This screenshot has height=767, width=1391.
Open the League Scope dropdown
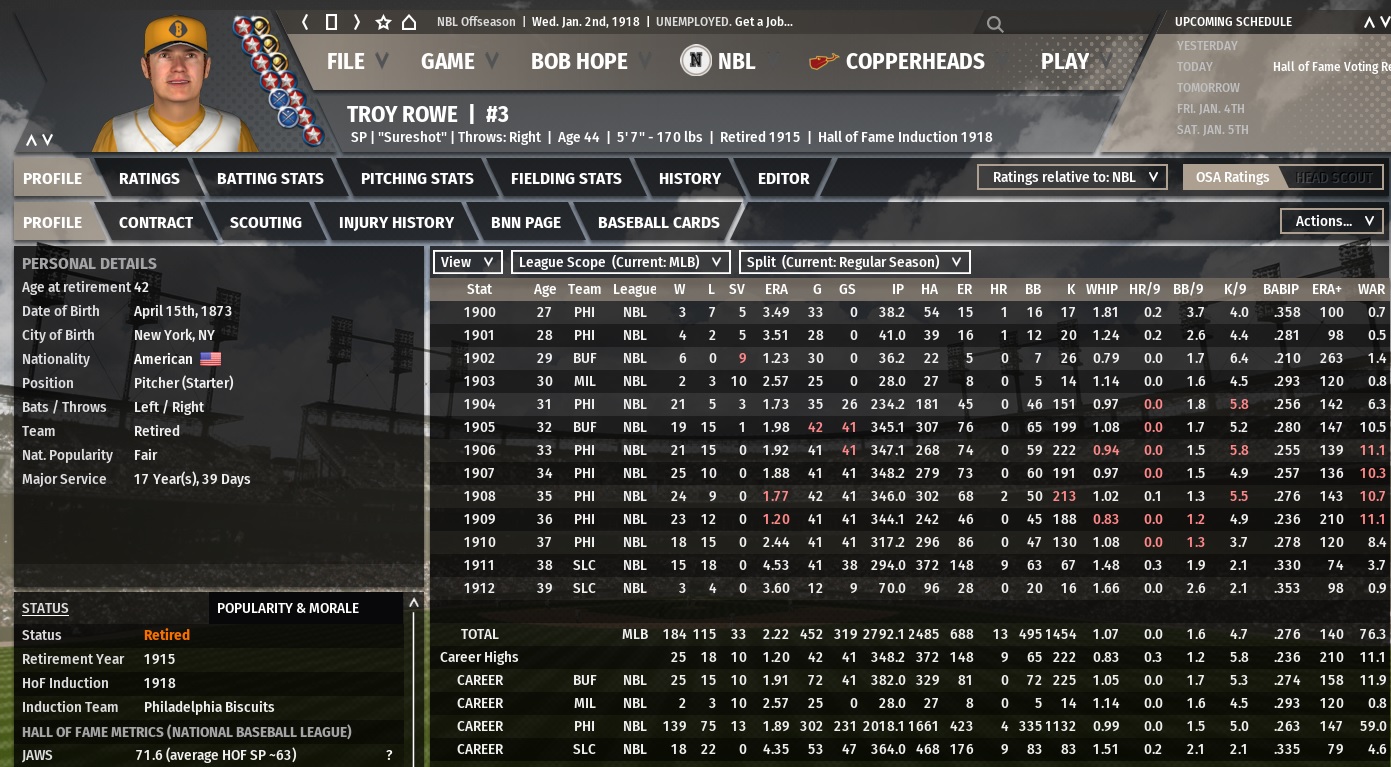pos(620,262)
